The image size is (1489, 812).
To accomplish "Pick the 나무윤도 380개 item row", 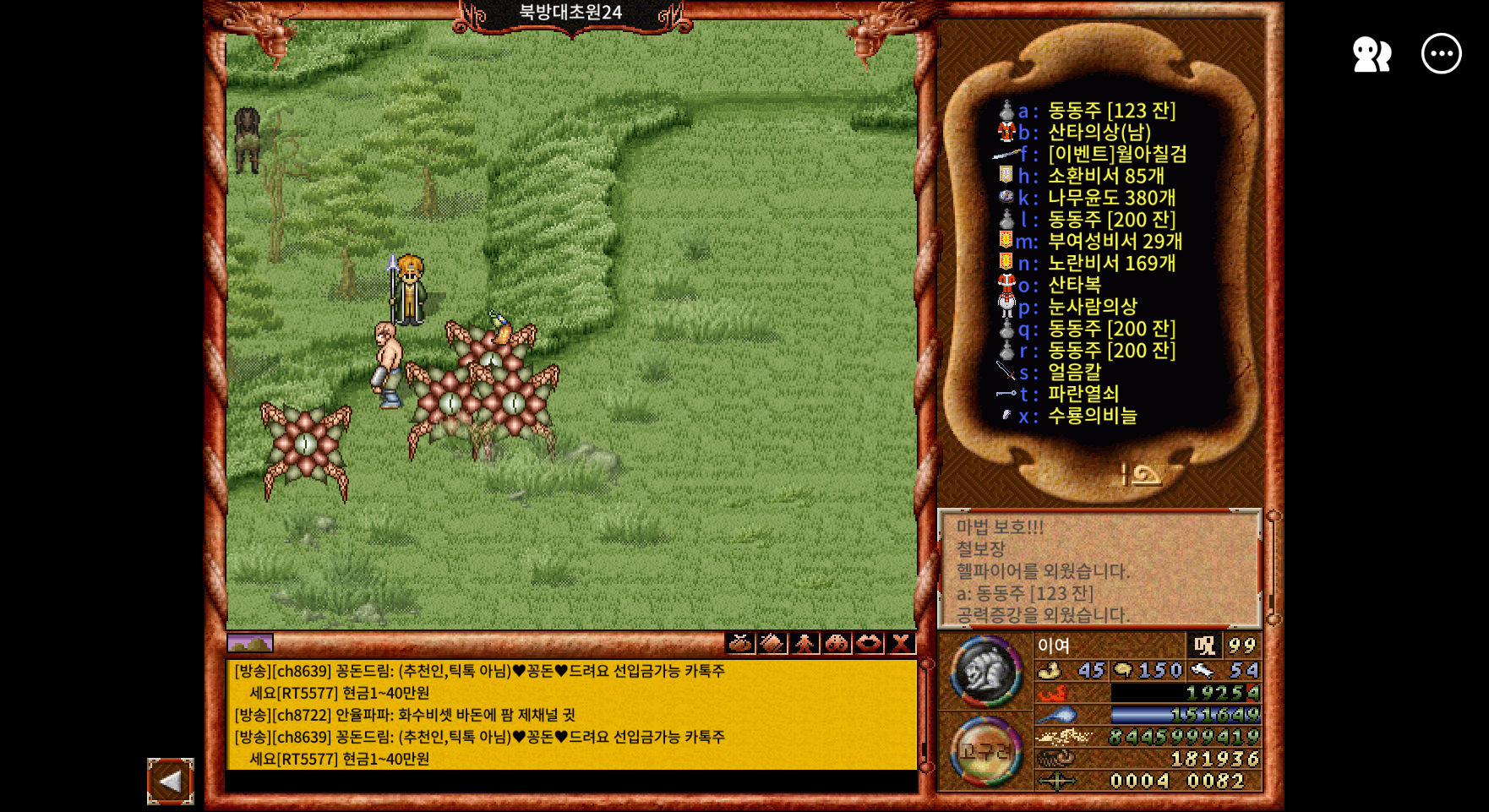I will (x=1111, y=199).
